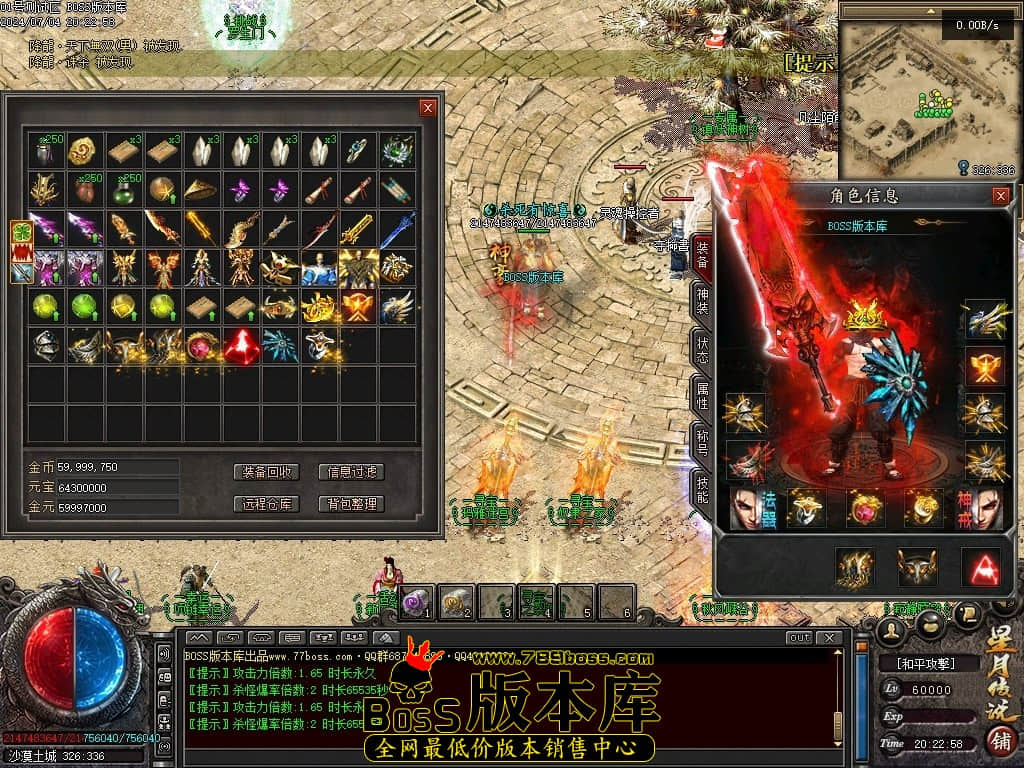1024x768 pixels.
Task: Select the red crystal item in the bag
Action: coord(242,346)
